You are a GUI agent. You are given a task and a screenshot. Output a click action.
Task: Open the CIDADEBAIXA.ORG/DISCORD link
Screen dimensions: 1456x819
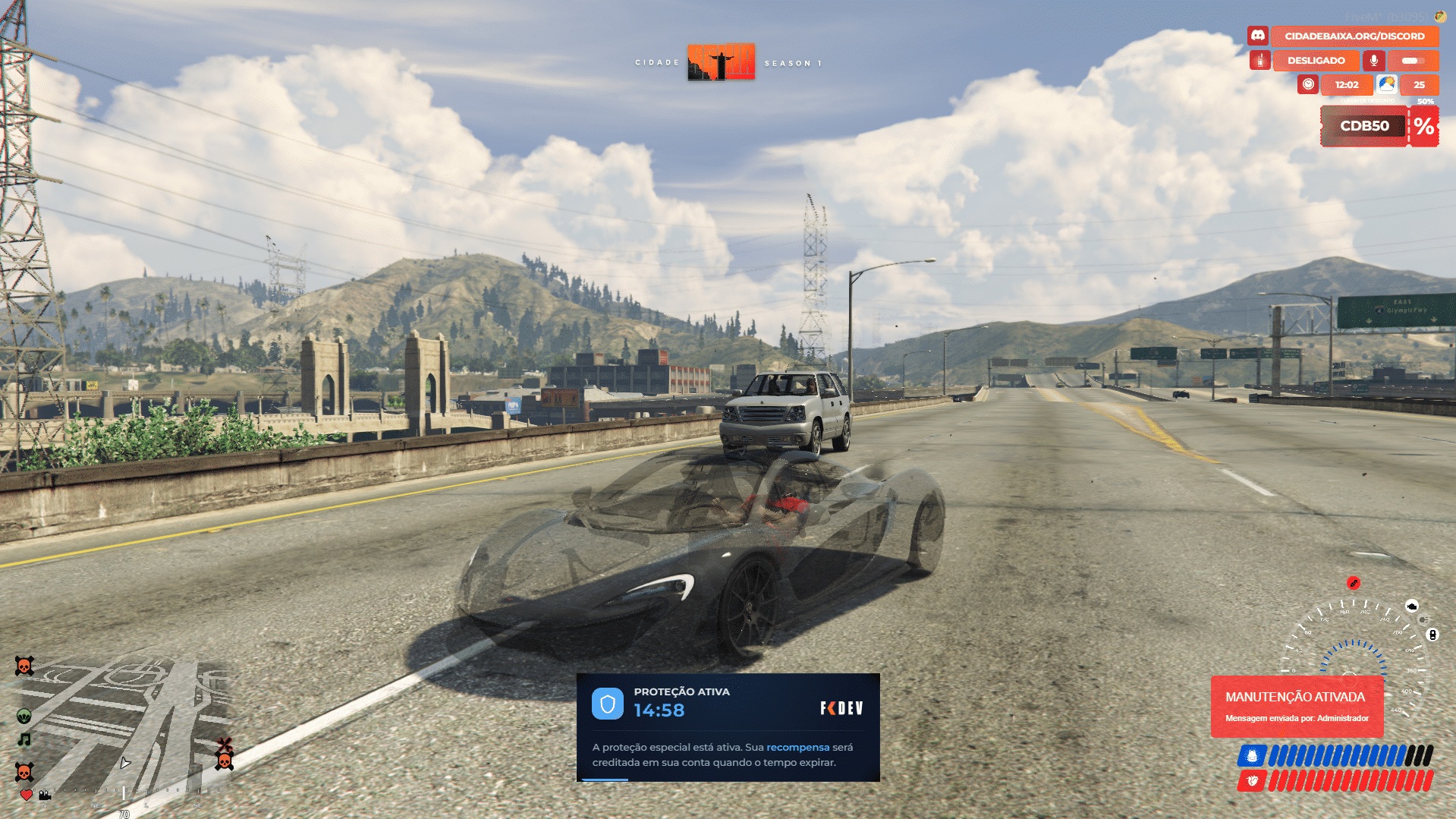coord(1354,36)
